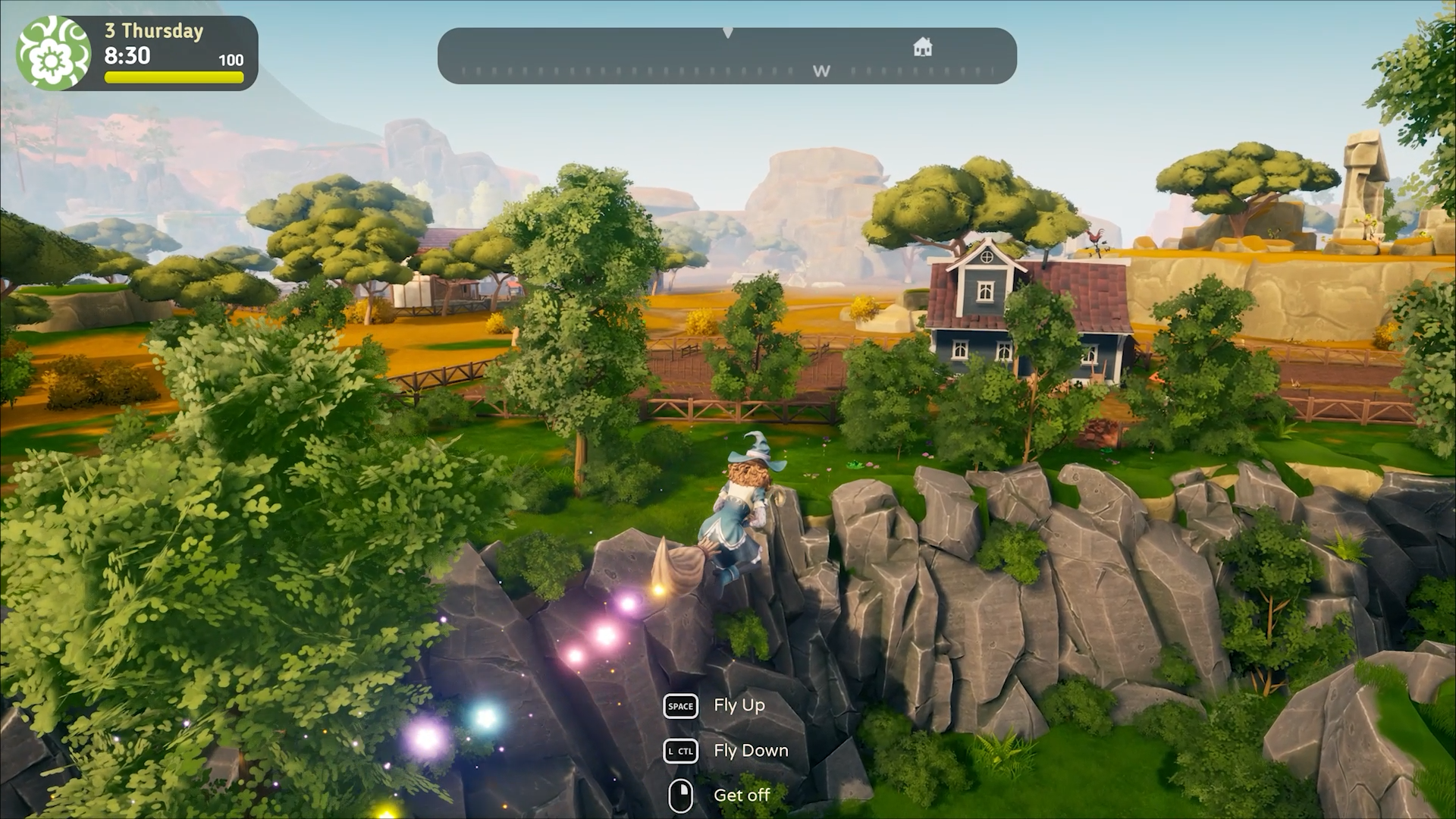
Task: Click the stone statue on the far right
Action: coord(1365,174)
